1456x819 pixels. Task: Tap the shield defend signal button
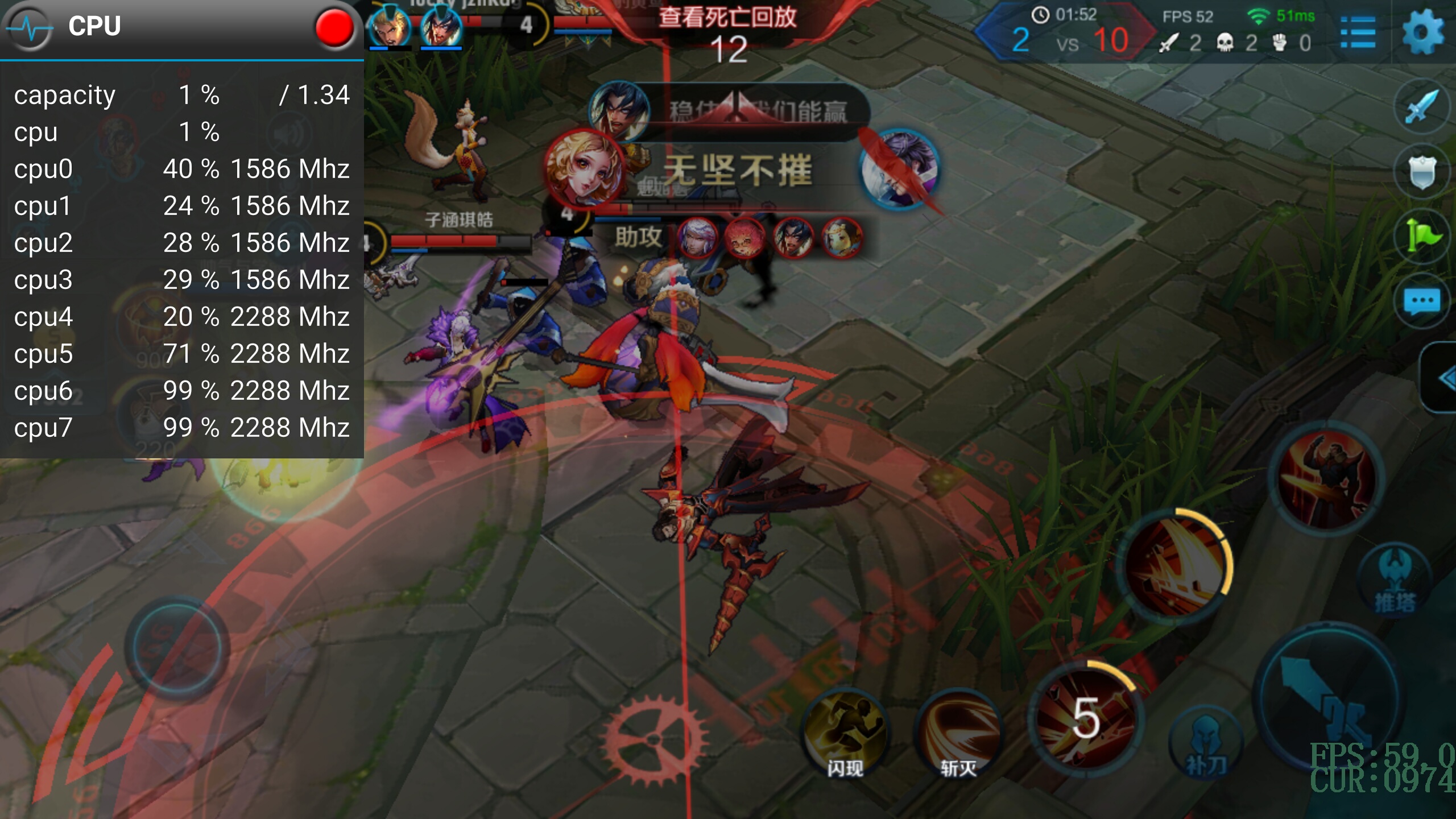(x=1421, y=172)
